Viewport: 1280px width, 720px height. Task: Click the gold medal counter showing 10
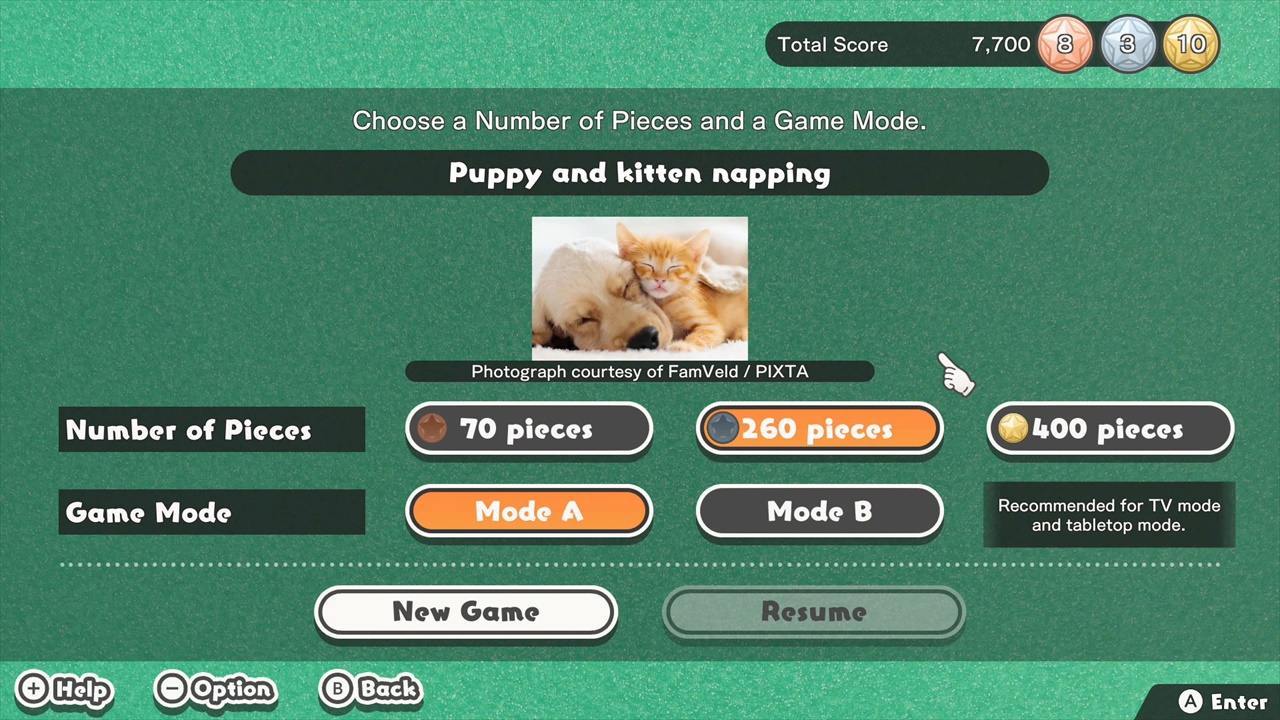click(1191, 44)
